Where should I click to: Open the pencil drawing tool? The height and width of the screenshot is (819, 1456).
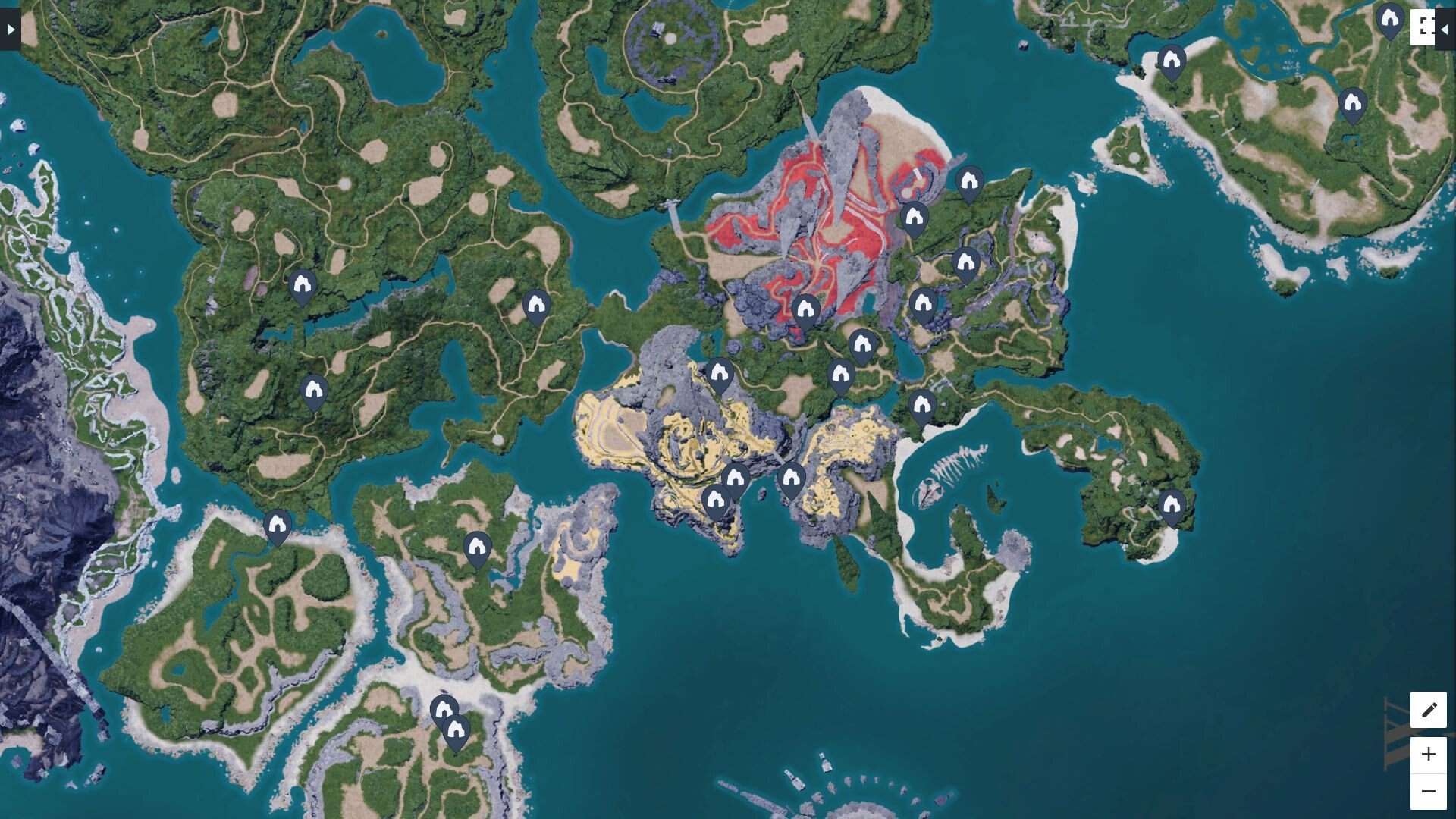pyautogui.click(x=1428, y=710)
